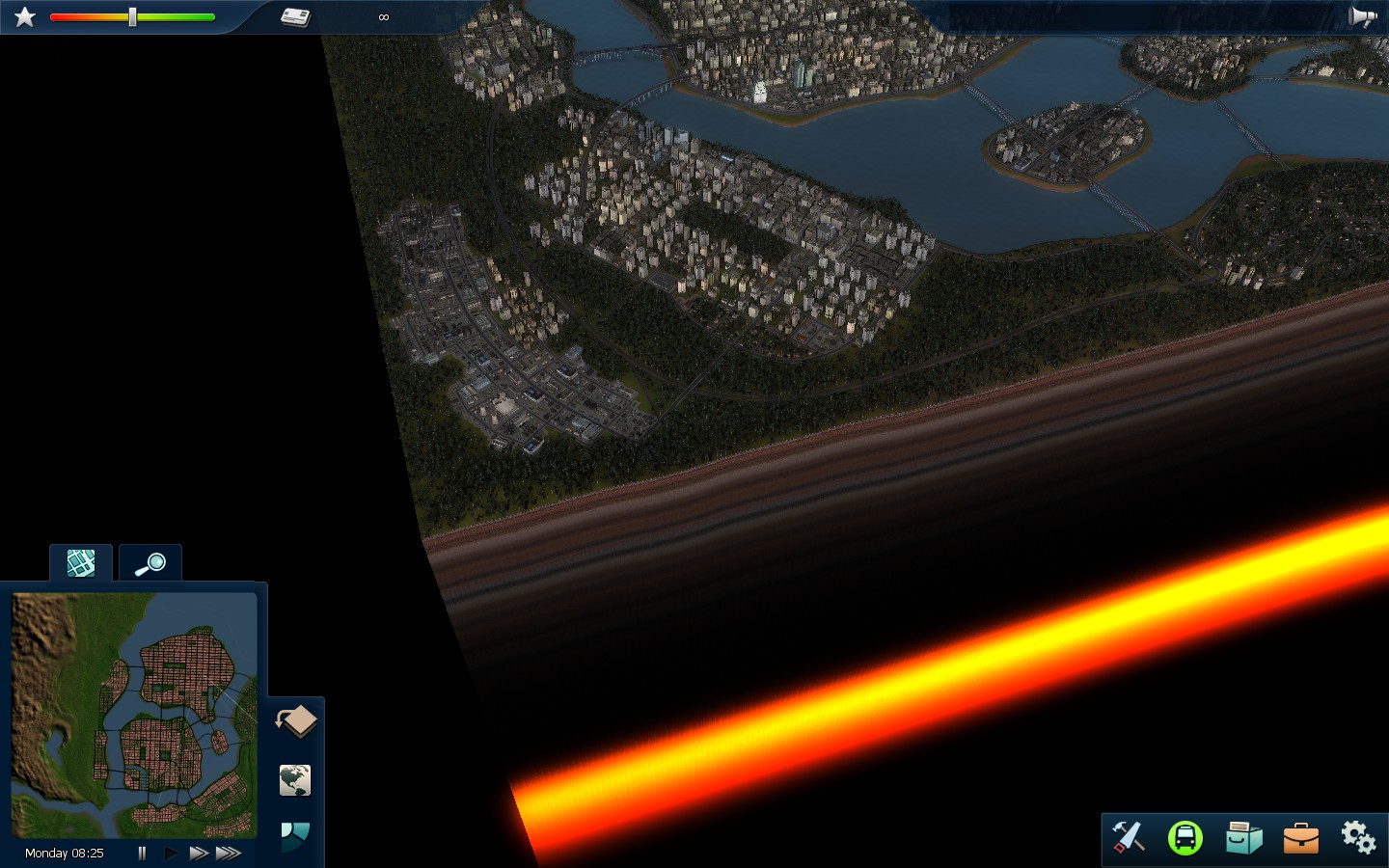Enable fast-forward game speed
Viewport: 1389px width, 868px height.
tap(199, 853)
